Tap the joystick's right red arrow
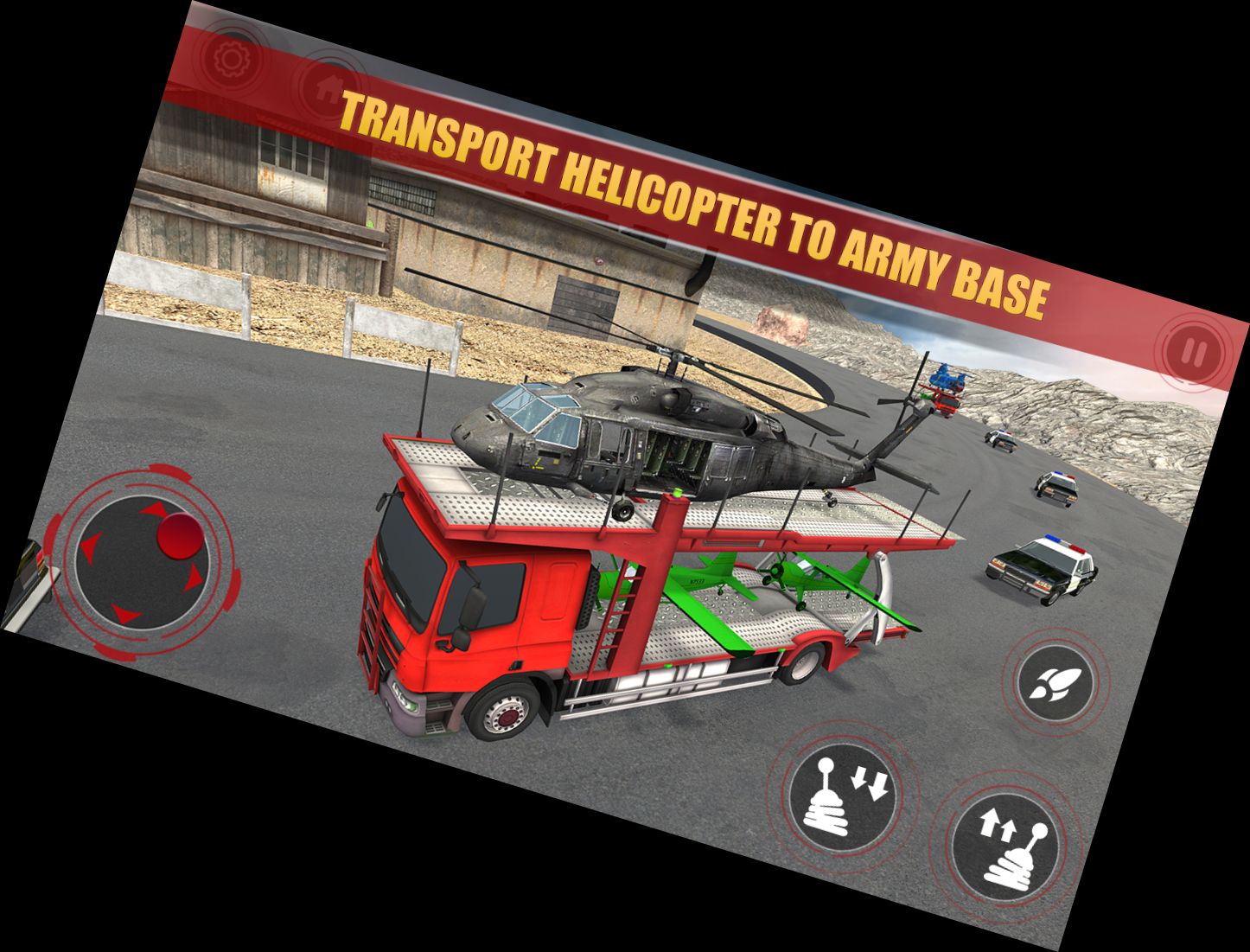 coord(194,578)
